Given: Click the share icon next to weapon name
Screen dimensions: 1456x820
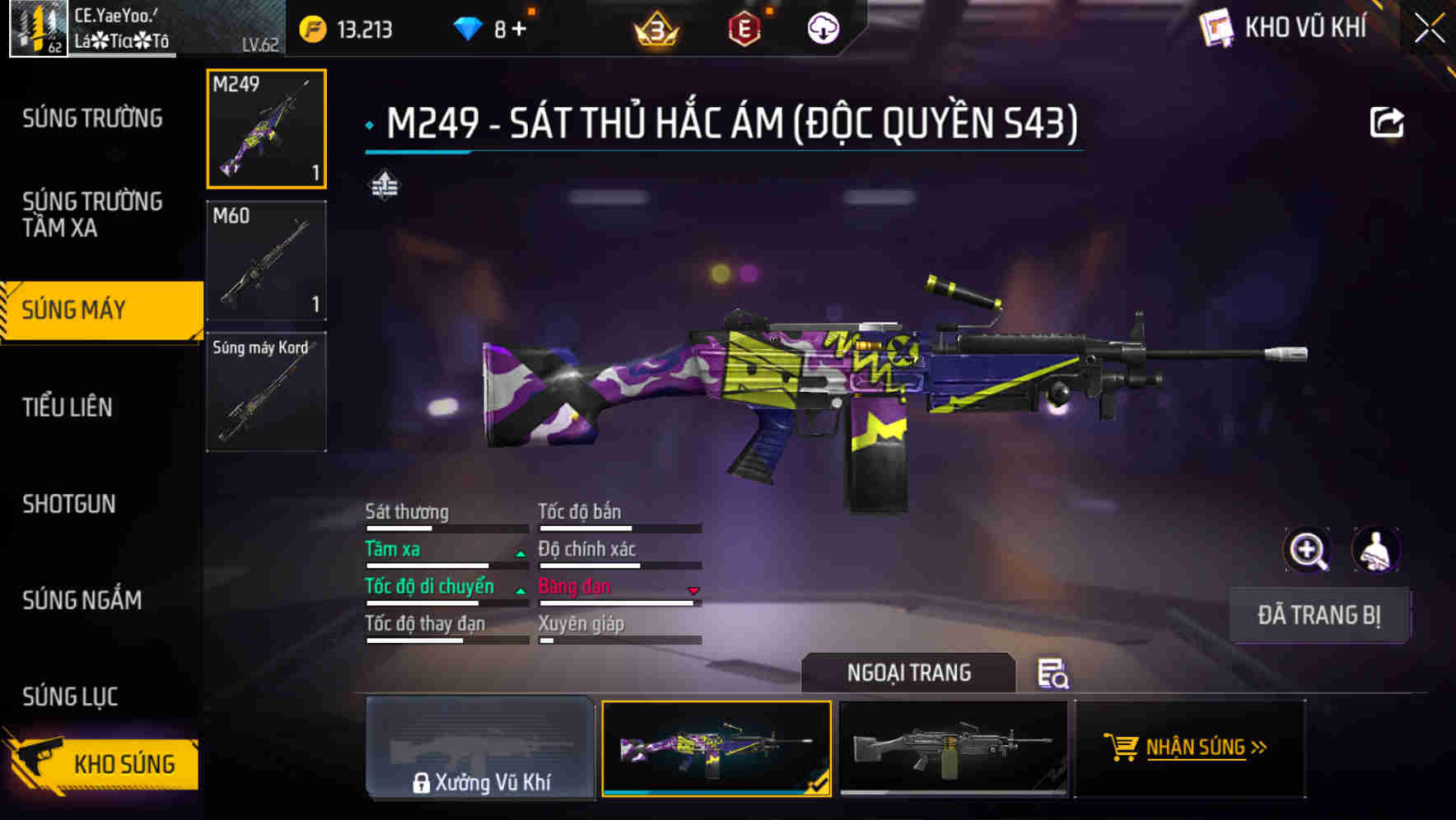Looking at the screenshot, I should [x=1388, y=120].
